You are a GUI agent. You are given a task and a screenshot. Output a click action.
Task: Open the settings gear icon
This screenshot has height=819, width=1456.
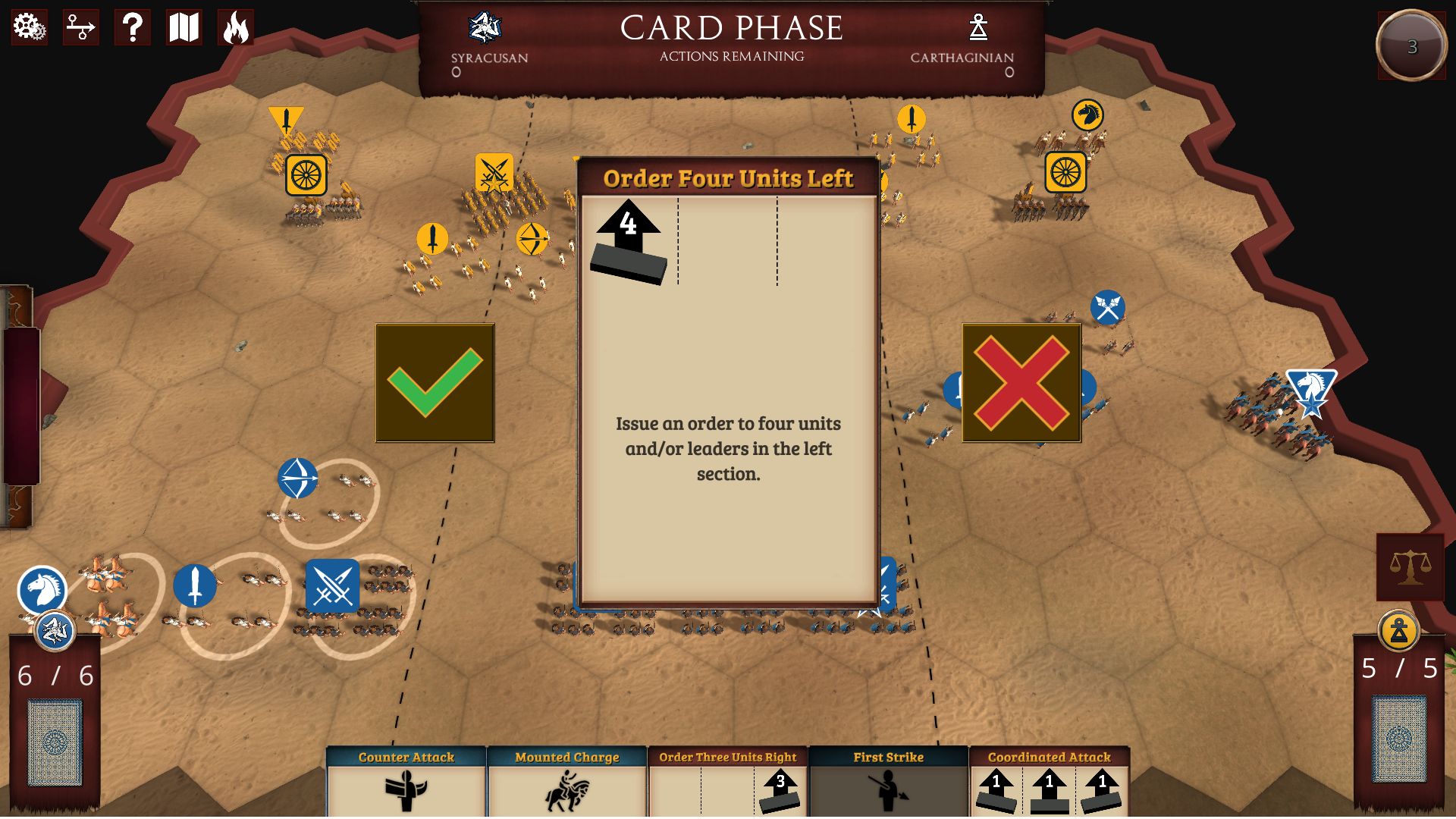click(28, 28)
